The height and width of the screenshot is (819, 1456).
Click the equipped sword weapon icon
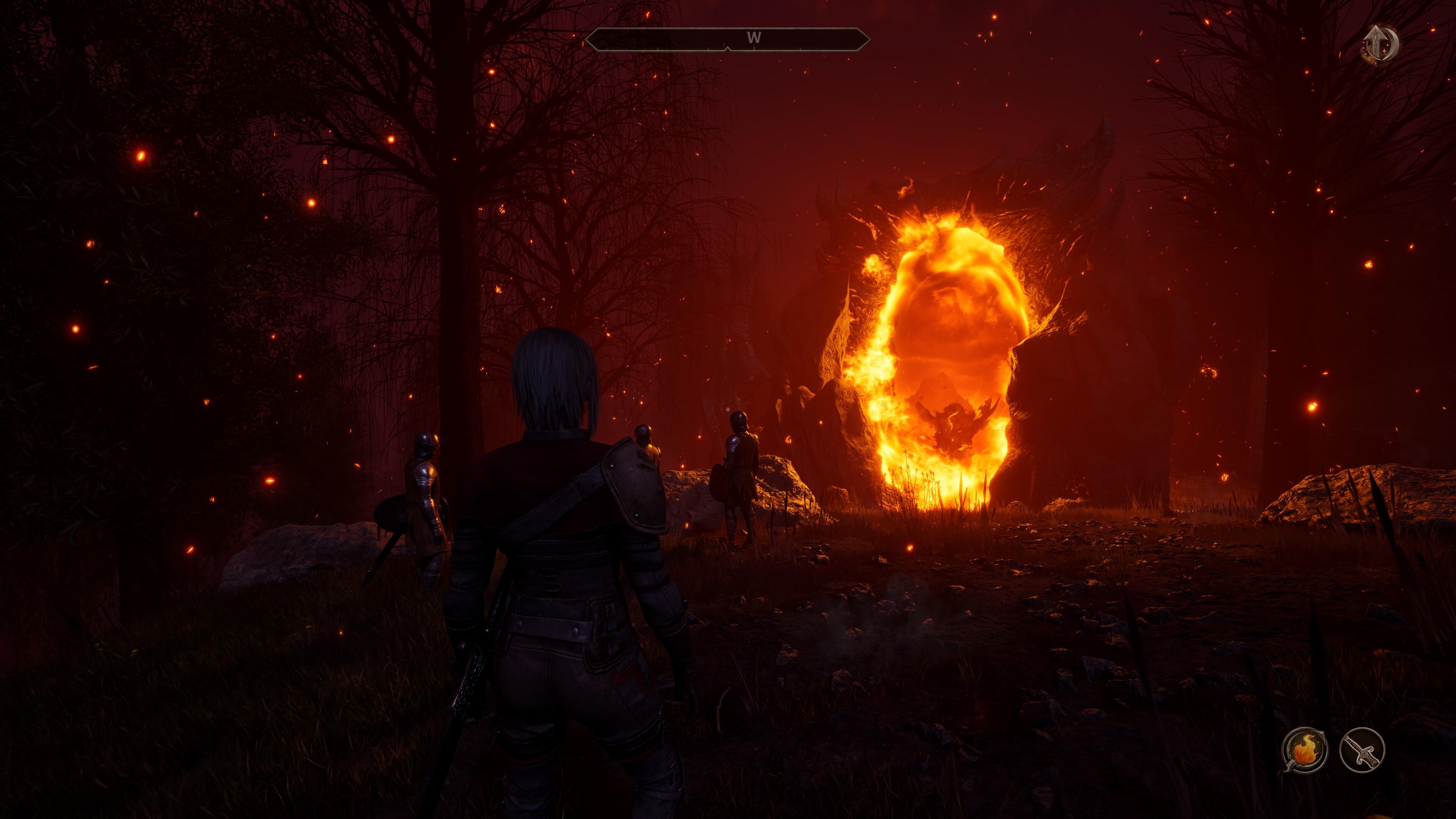(1362, 750)
